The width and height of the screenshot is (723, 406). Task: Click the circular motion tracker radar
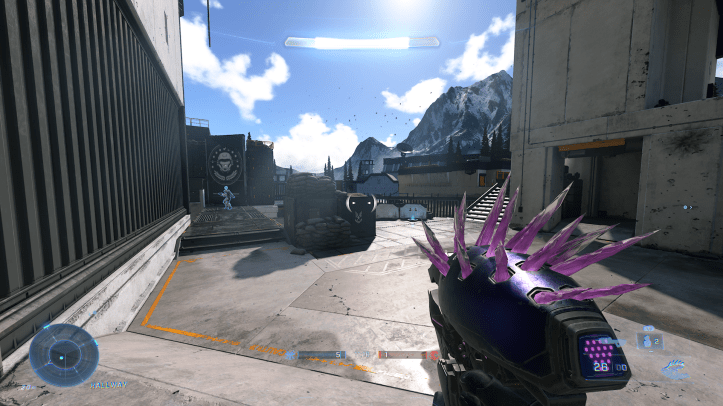tap(64, 354)
